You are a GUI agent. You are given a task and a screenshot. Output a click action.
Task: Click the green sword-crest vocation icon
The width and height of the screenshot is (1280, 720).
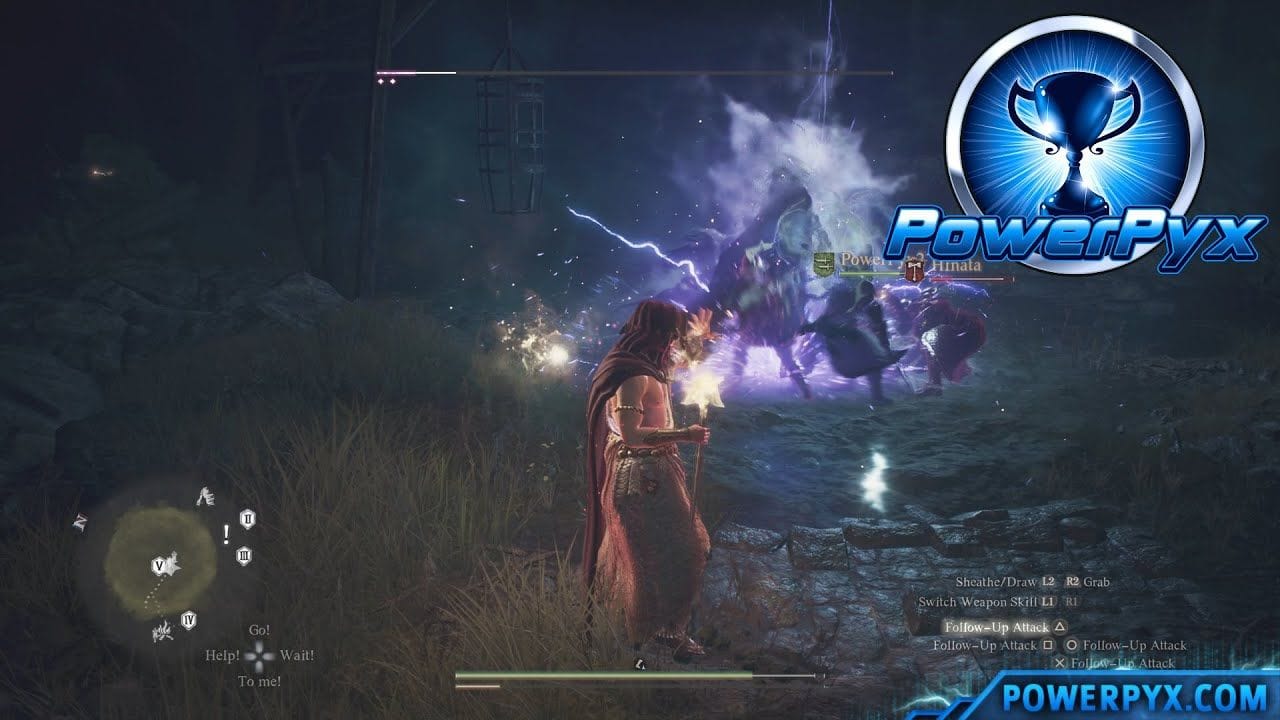point(823,264)
